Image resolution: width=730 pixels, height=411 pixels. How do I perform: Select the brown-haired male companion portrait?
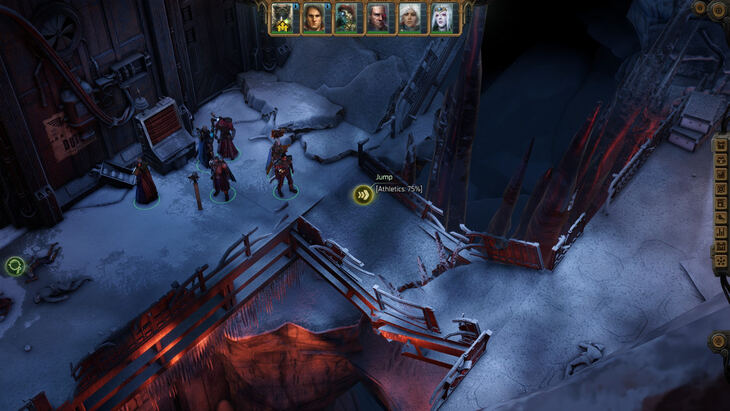pyautogui.click(x=316, y=18)
